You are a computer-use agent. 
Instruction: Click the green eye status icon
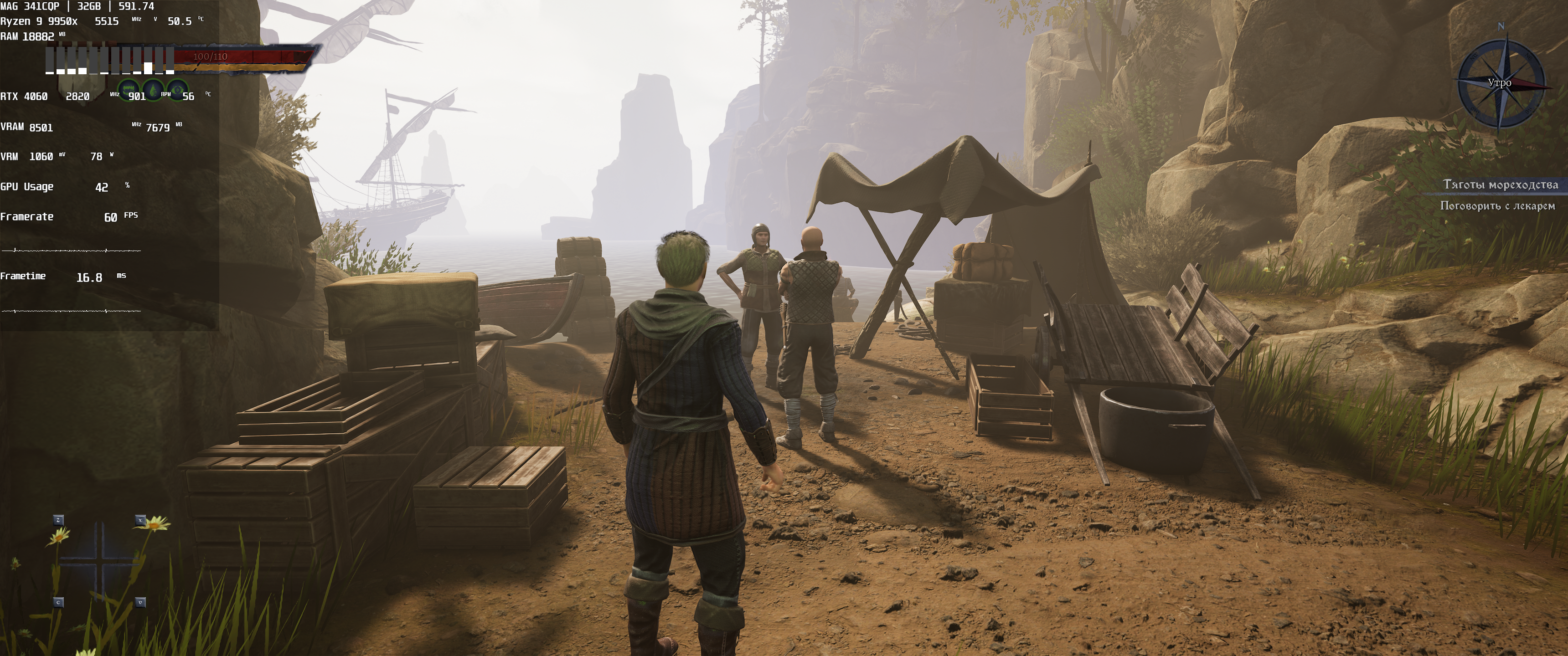[177, 91]
